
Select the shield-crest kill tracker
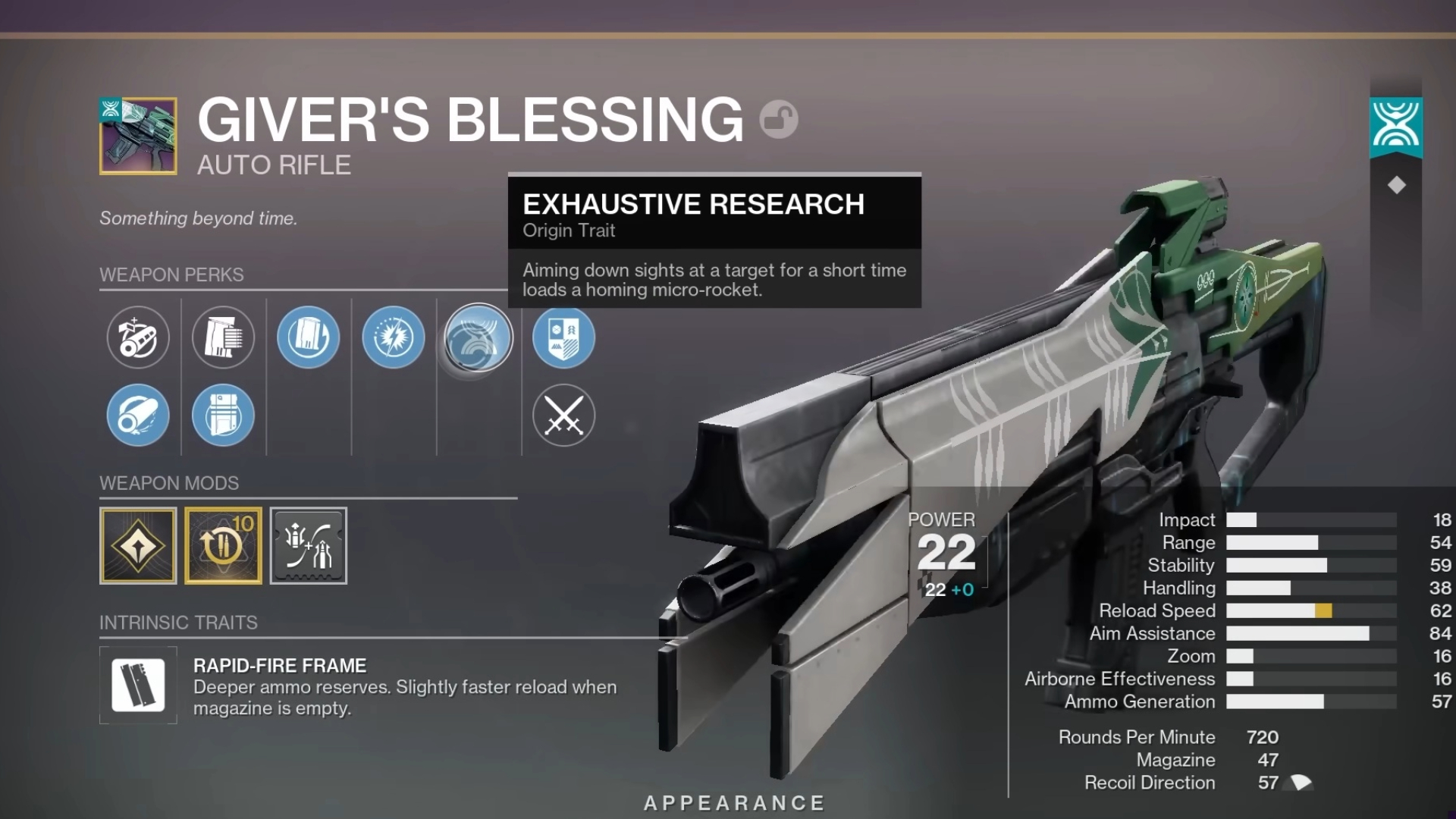(563, 337)
